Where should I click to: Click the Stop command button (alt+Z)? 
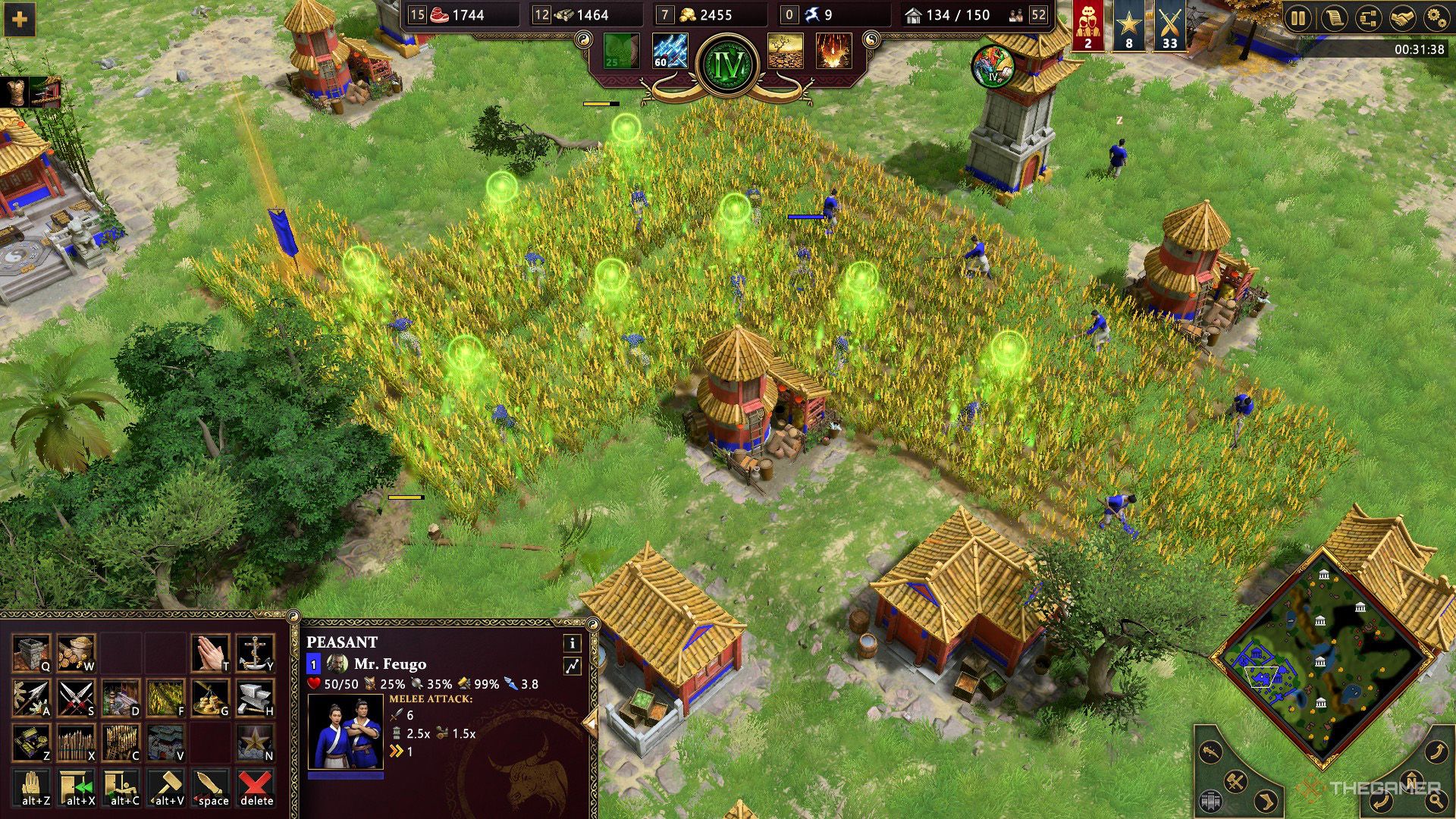click(32, 787)
